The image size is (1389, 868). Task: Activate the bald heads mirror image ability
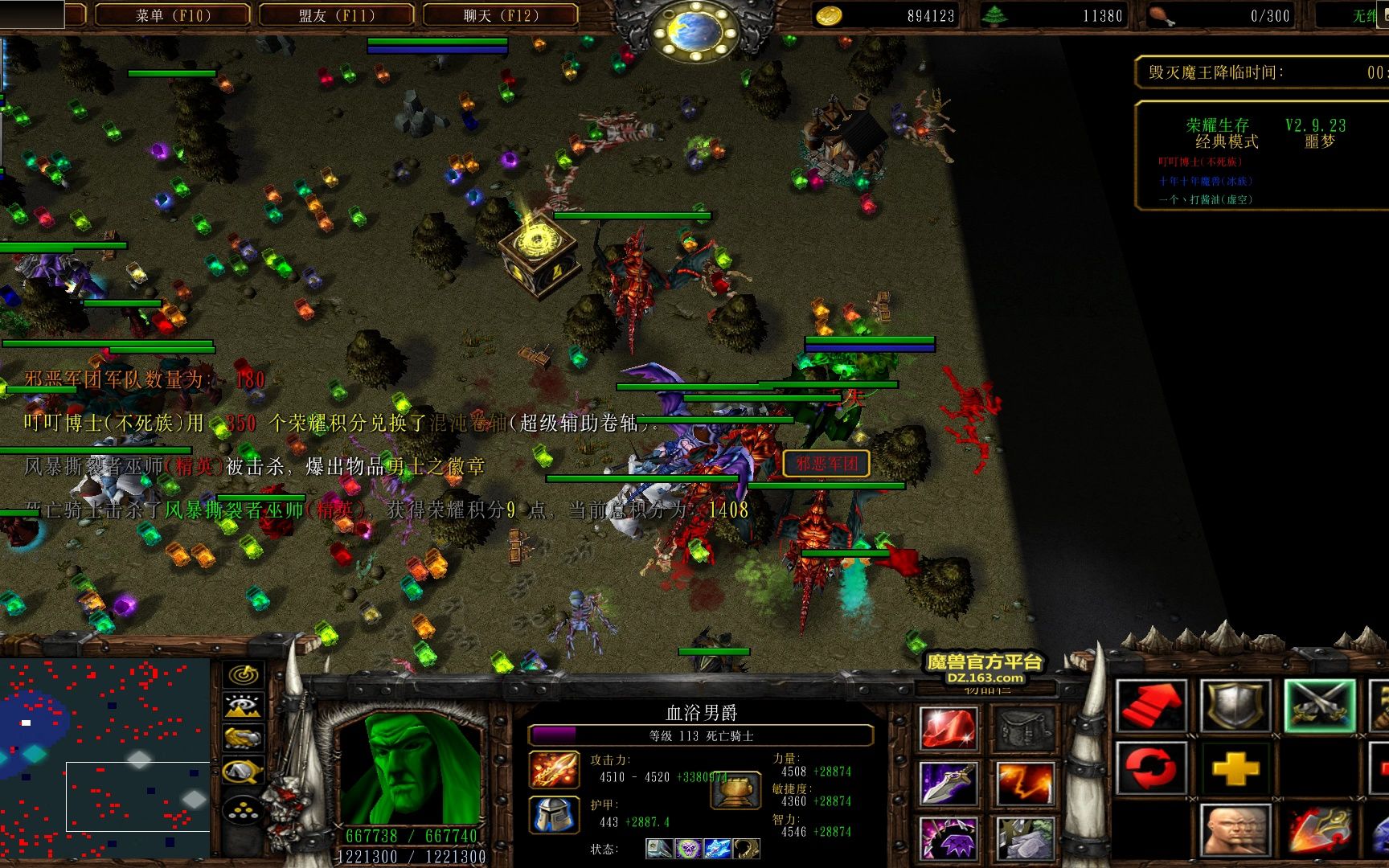[1235, 831]
